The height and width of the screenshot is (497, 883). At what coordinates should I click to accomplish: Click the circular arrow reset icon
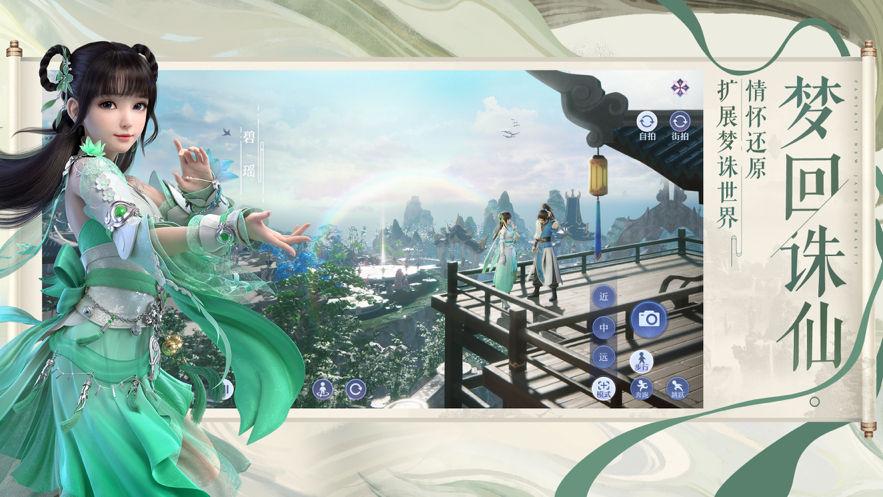coord(355,389)
